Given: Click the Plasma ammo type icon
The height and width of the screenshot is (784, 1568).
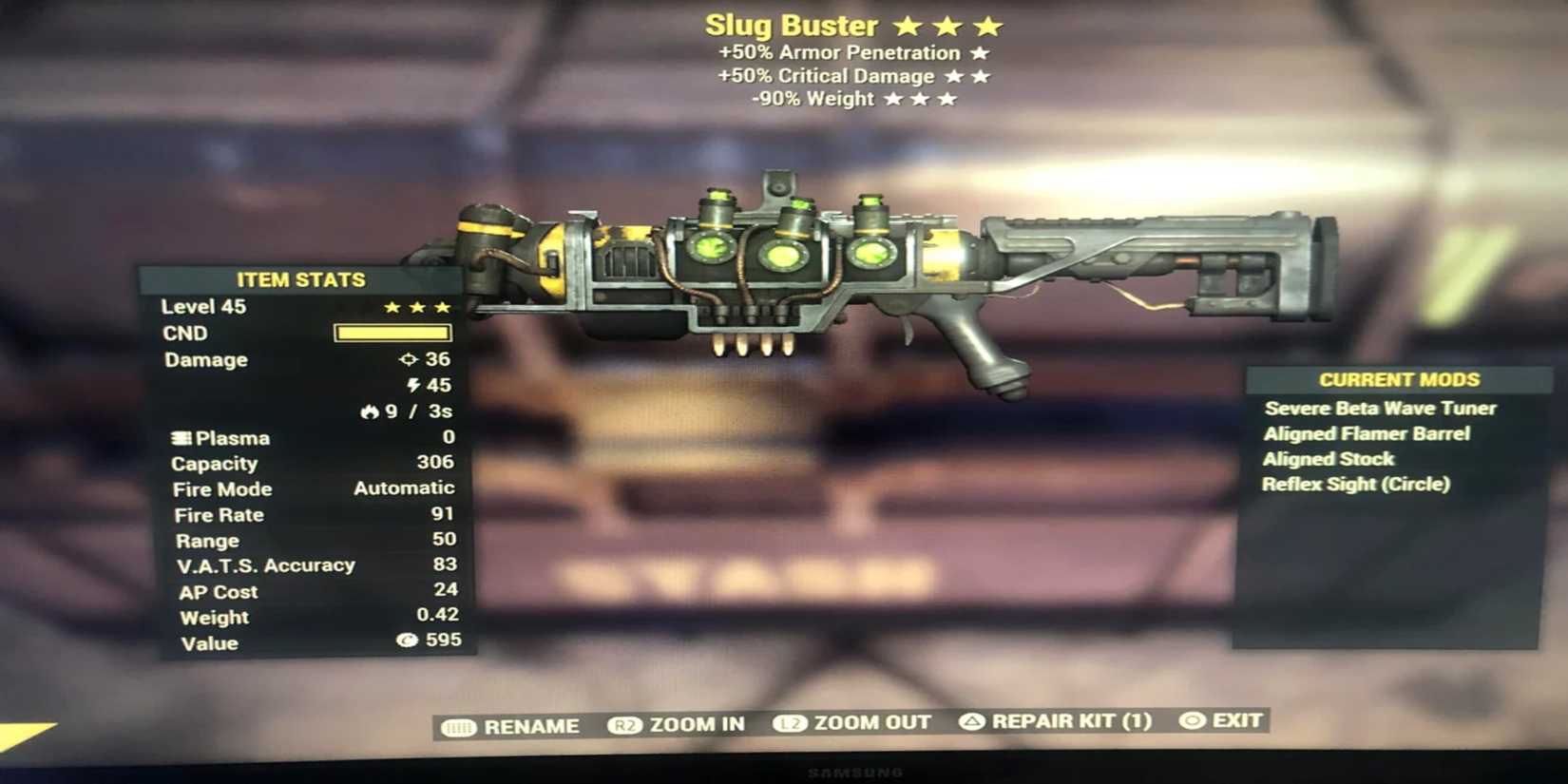Looking at the screenshot, I should click(x=179, y=437).
